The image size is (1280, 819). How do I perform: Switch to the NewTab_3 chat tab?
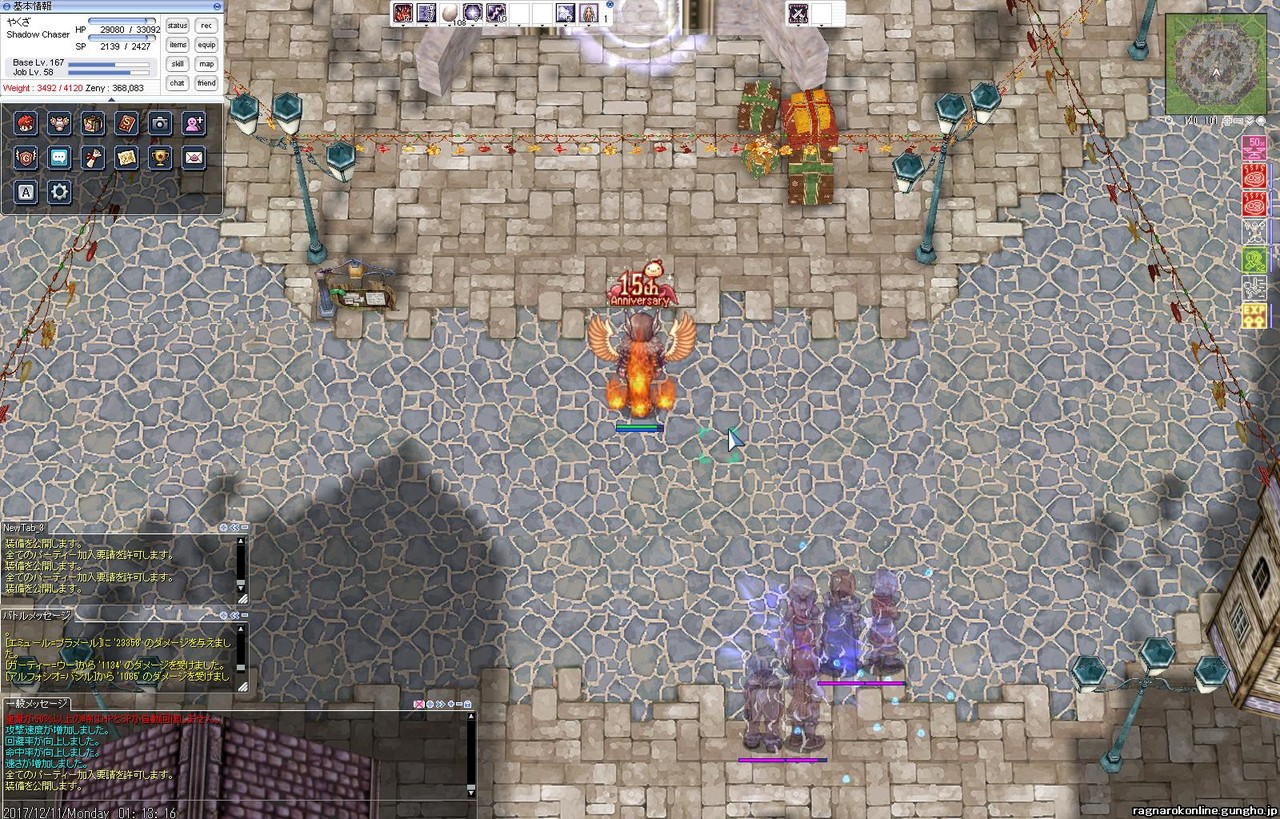pyautogui.click(x=24, y=527)
